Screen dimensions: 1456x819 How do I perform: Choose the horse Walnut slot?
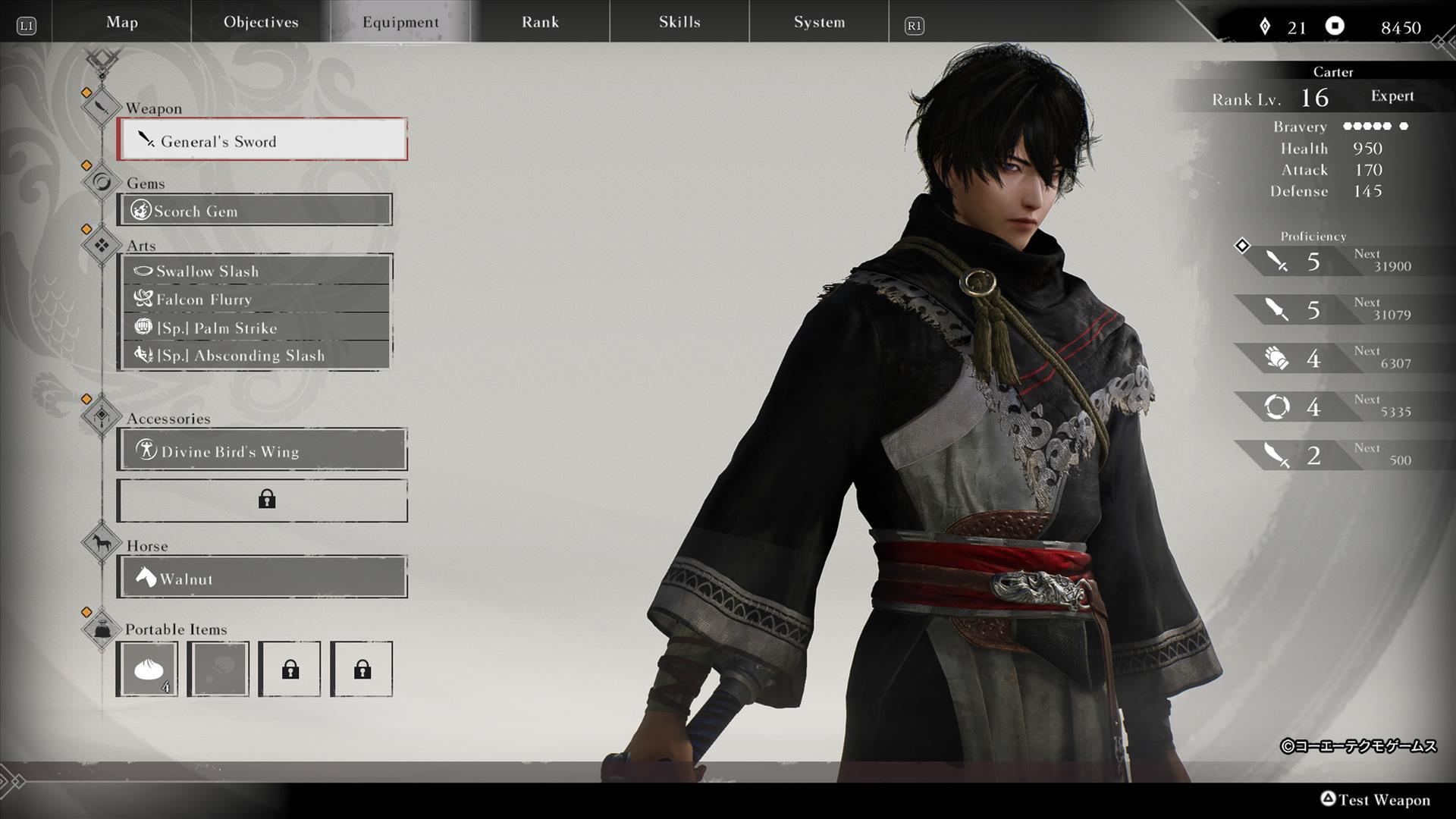(262, 578)
